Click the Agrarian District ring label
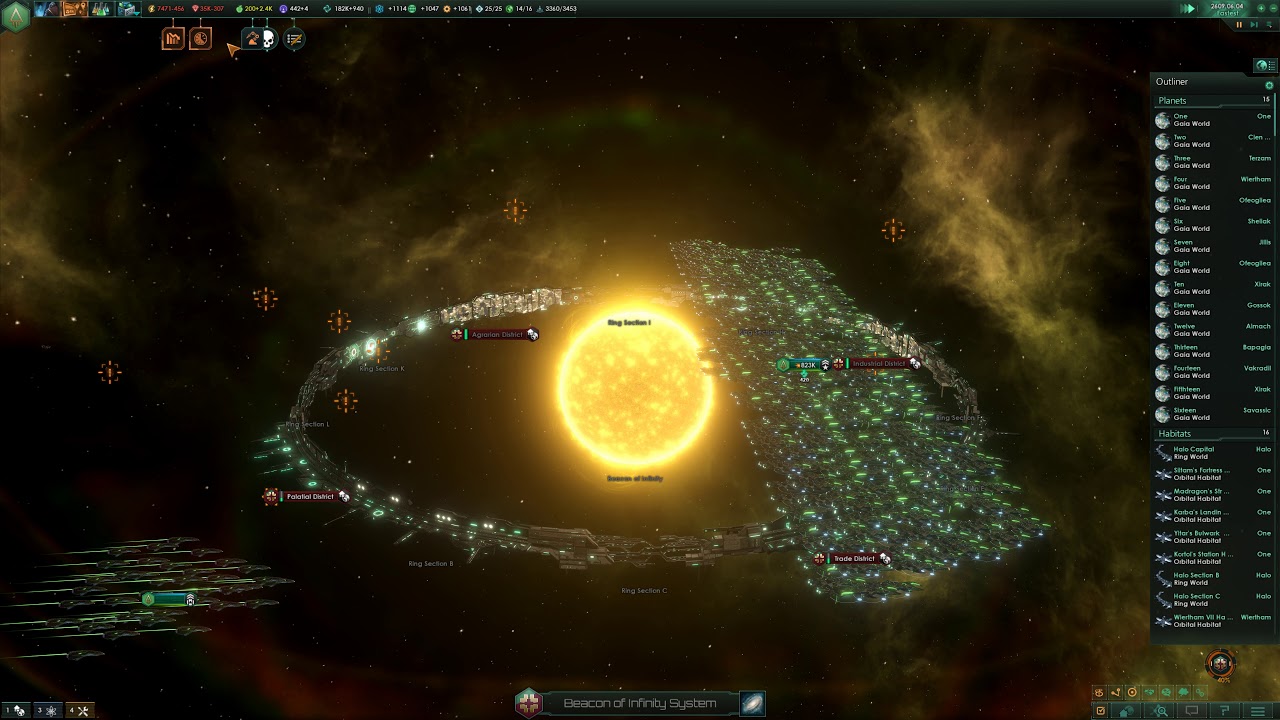This screenshot has height=720, width=1280. point(497,335)
